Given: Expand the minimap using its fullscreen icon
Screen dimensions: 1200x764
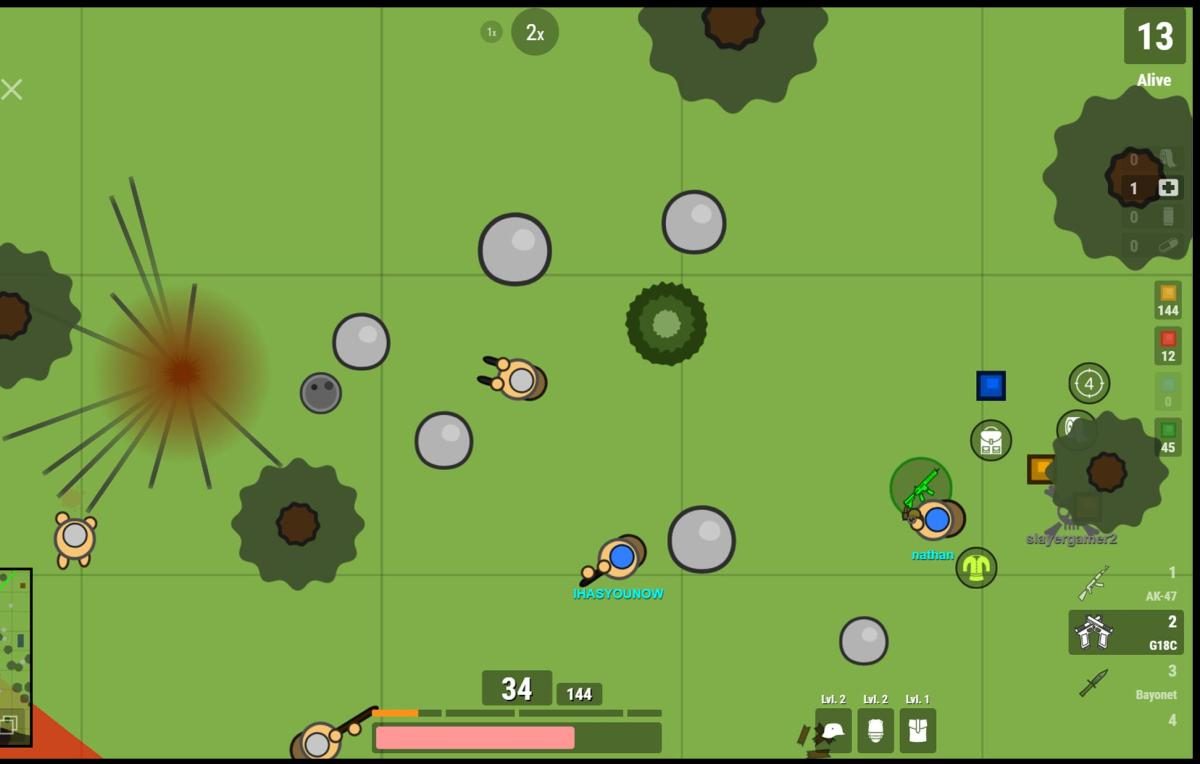Looking at the screenshot, I should [8, 726].
